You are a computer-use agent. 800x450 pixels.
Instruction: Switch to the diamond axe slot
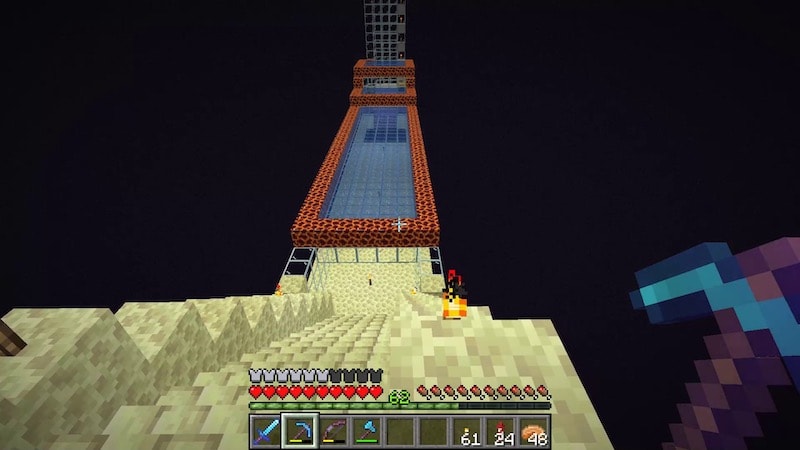366,431
